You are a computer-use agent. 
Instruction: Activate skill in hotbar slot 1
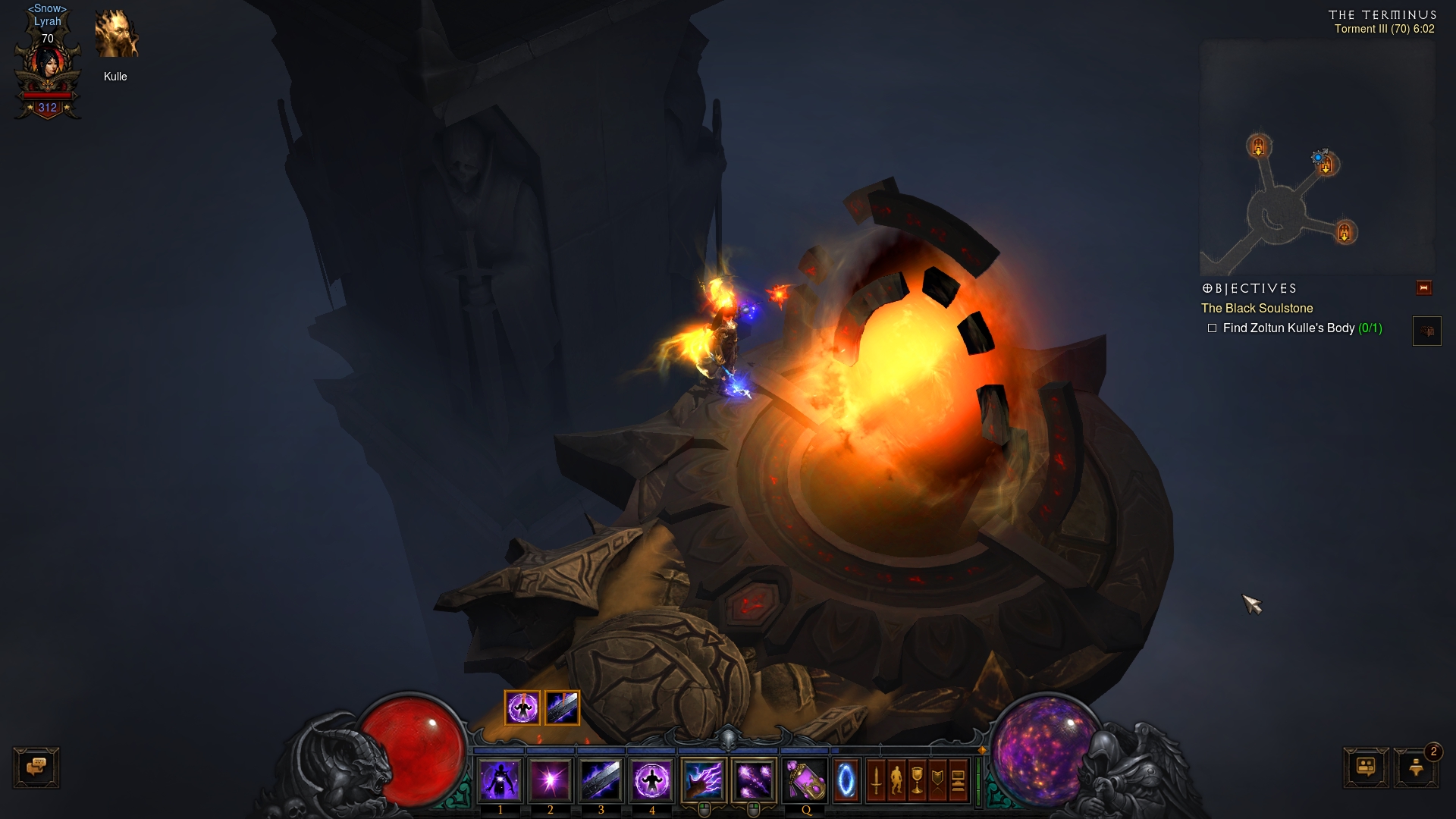click(500, 780)
